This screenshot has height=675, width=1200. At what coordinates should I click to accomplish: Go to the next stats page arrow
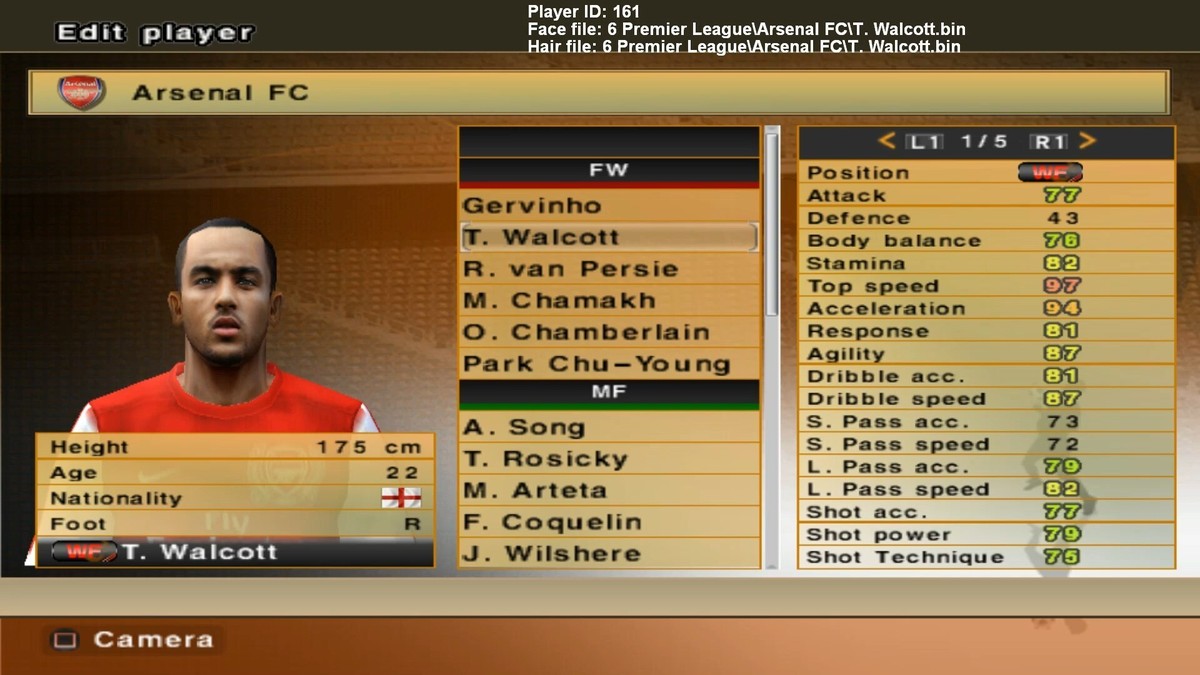pos(1088,142)
